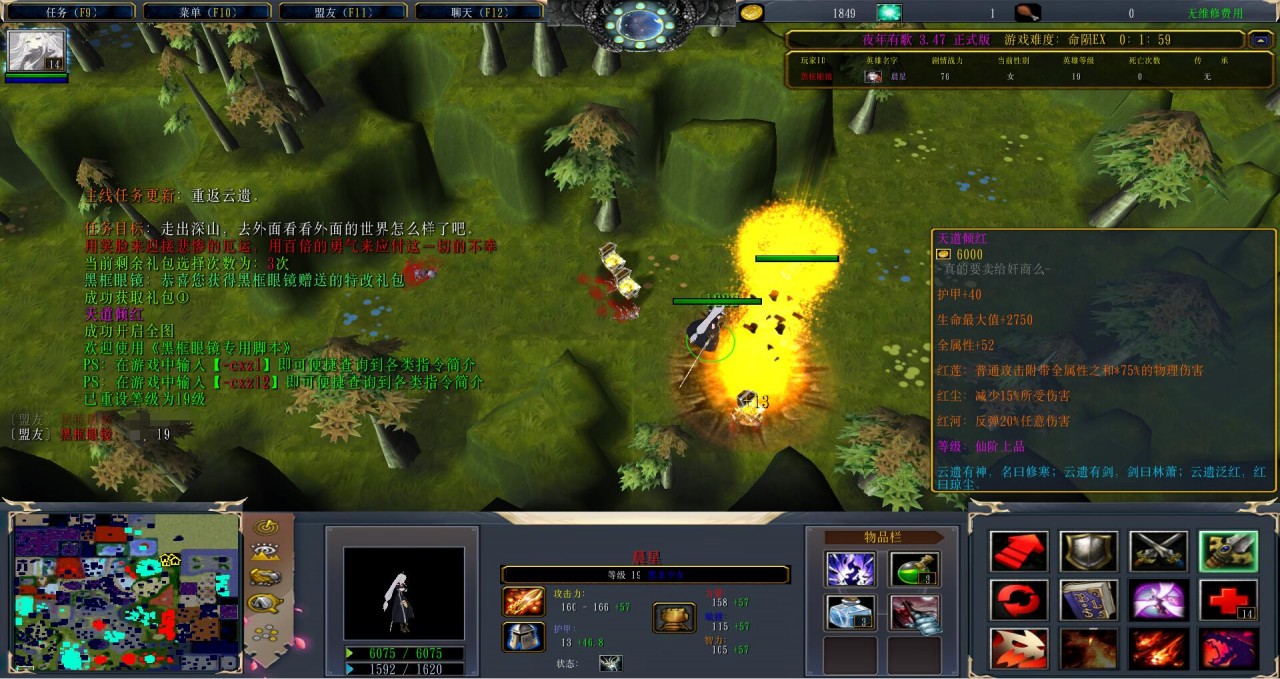Screen dimensions: 1280x679
Task: Collapse the scoreboard with its top-right button
Action: point(1260,40)
